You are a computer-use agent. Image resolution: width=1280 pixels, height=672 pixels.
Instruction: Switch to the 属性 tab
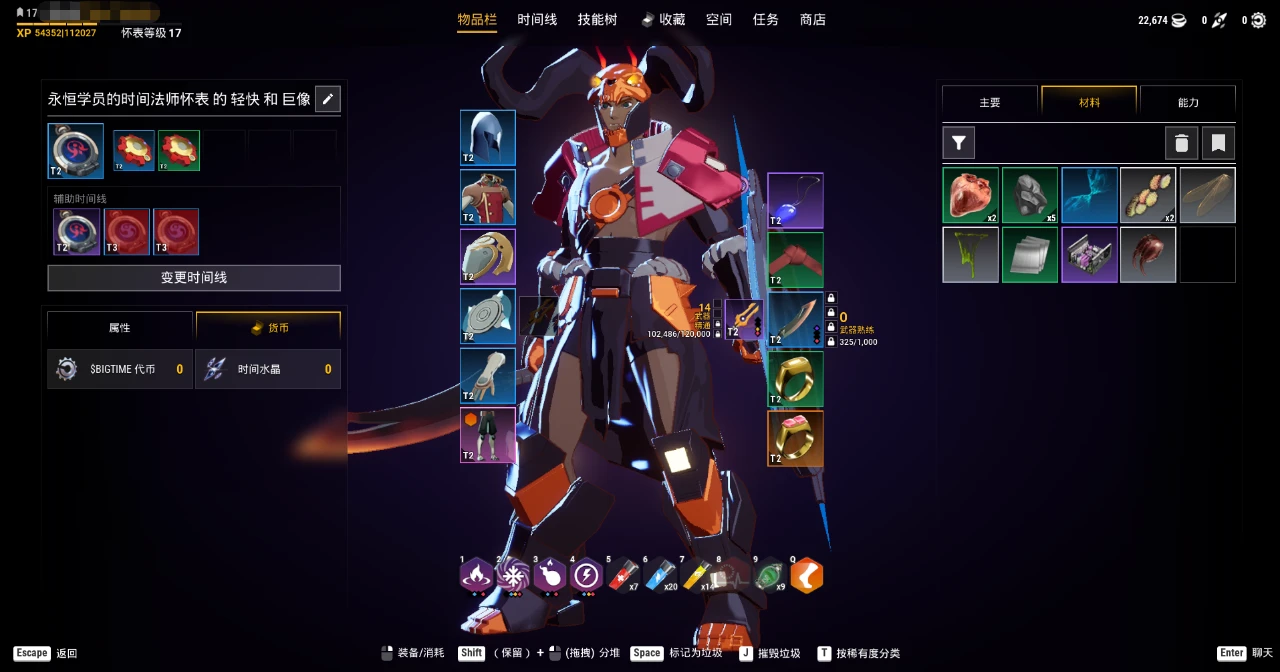(120, 328)
